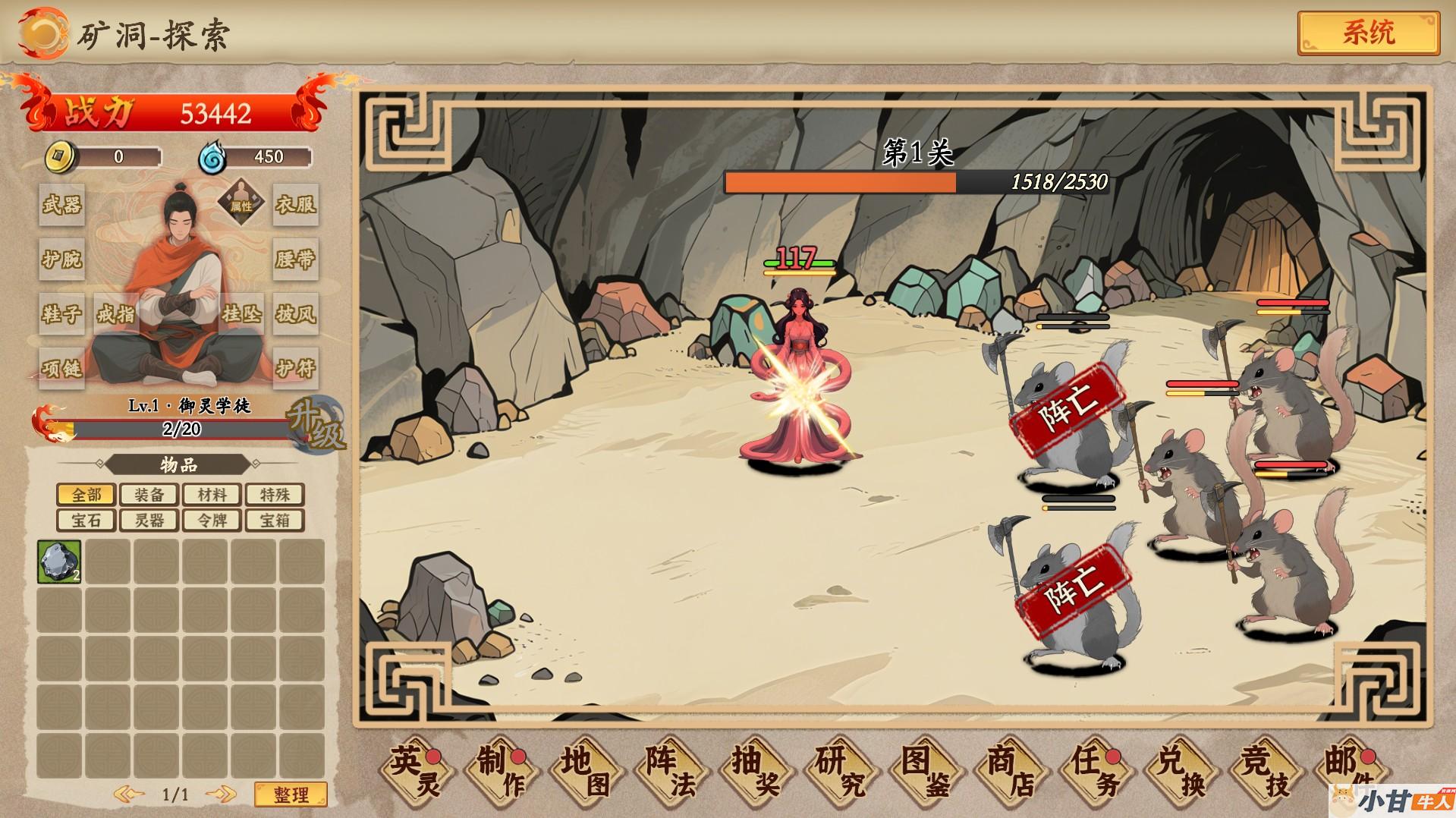Sort inventory with the 整理 button
This screenshot has width=1456, height=818.
click(291, 794)
